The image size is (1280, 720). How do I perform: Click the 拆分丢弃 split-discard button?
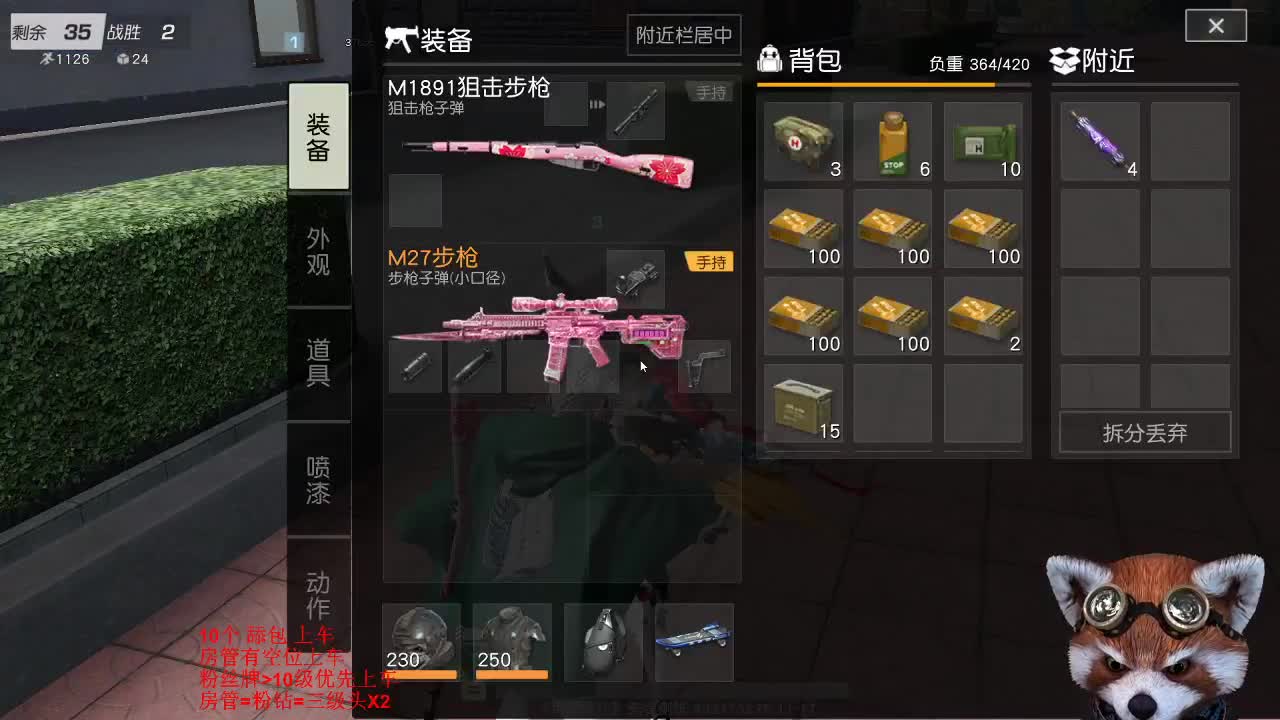1144,433
